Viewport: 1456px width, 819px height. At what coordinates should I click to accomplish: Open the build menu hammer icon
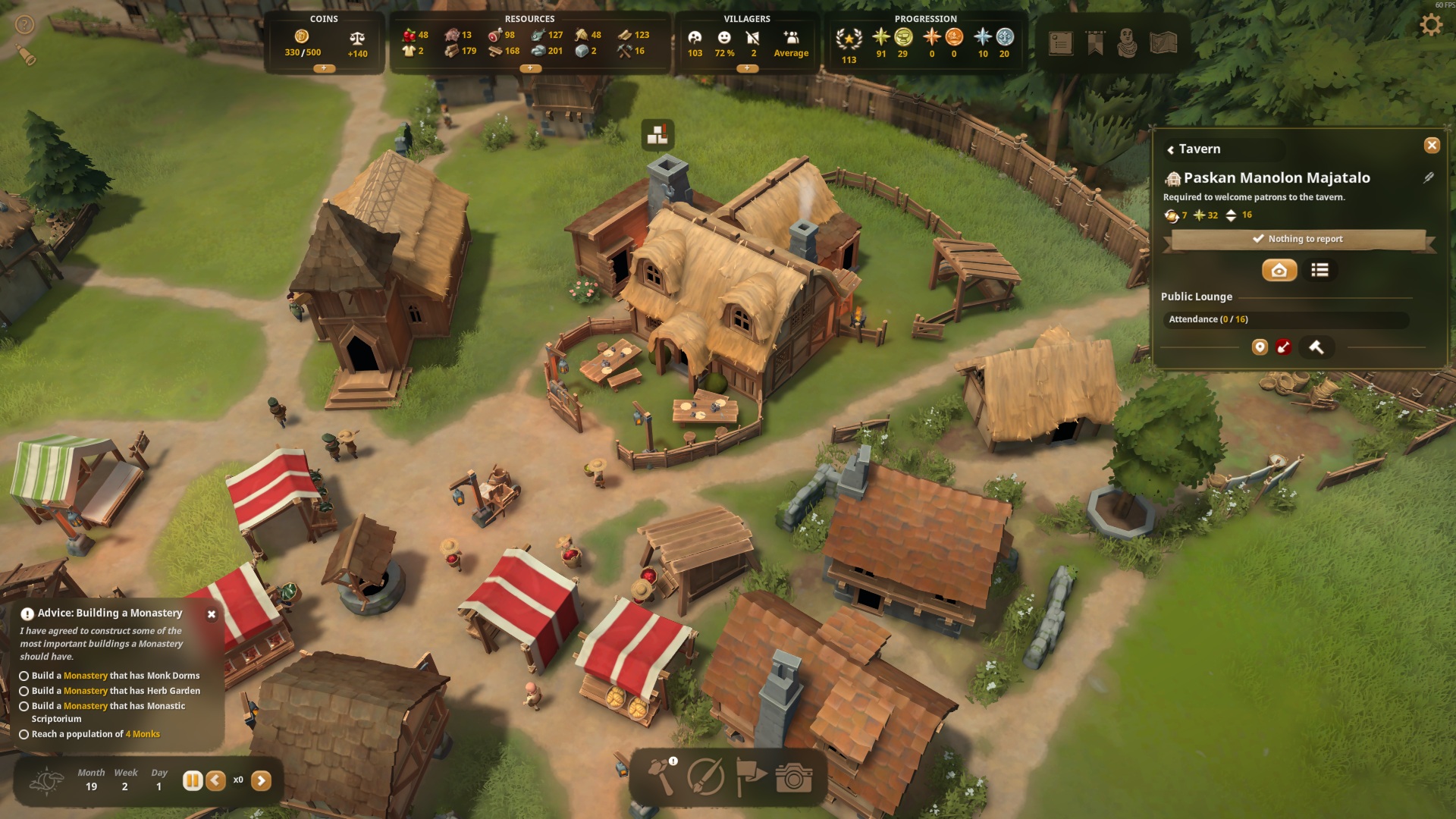click(x=661, y=777)
